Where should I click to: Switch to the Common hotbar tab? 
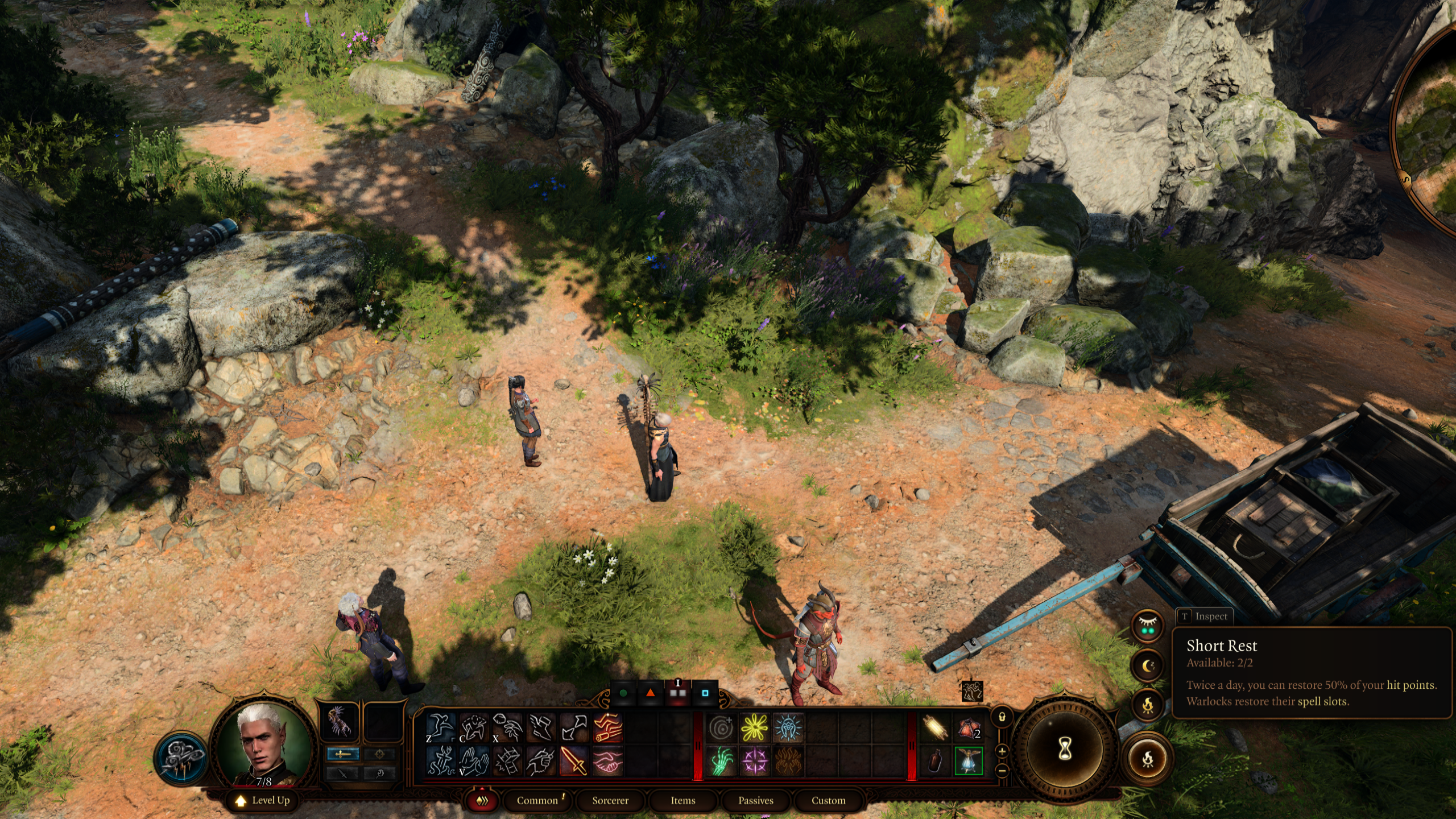537,800
